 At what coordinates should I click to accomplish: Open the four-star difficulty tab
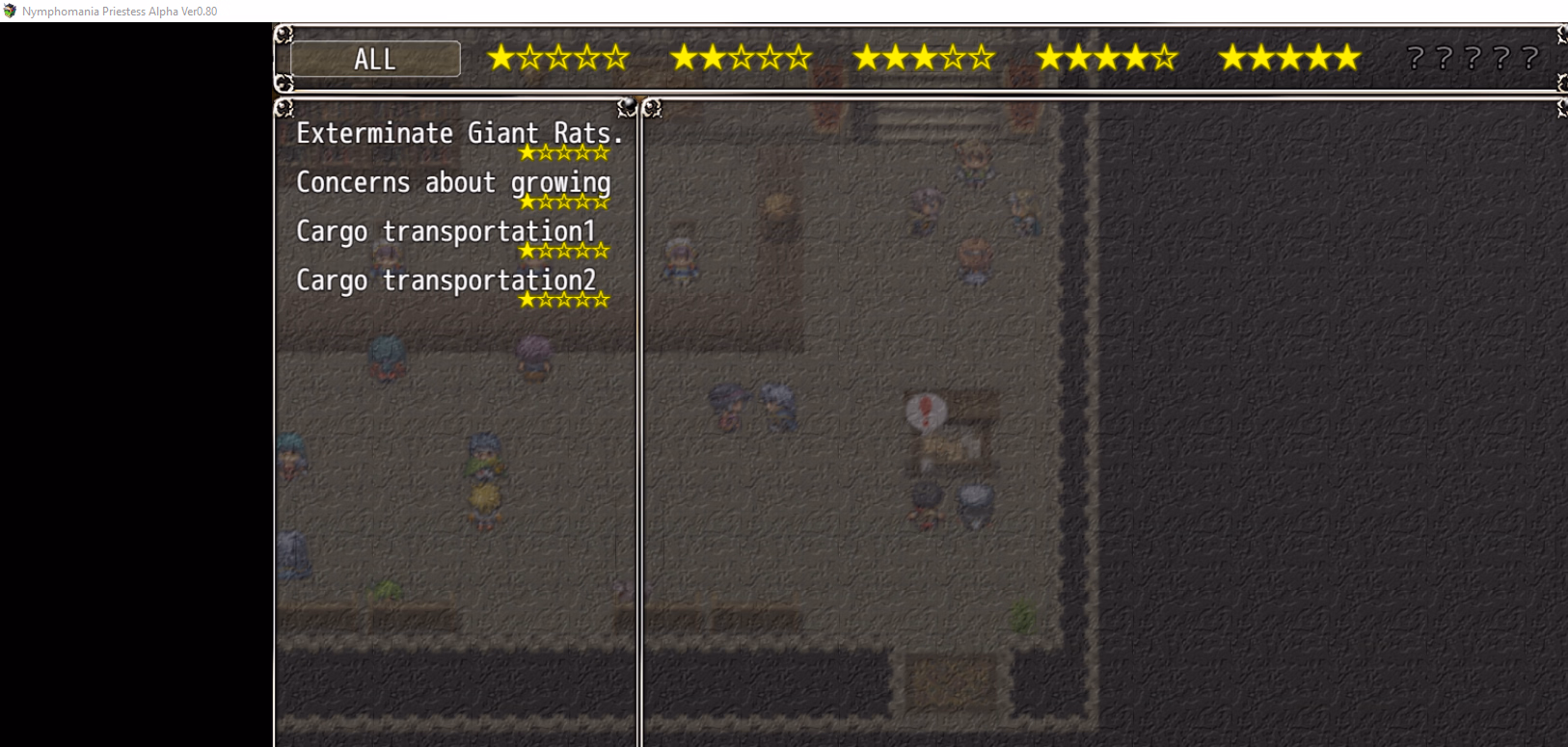1107,59
